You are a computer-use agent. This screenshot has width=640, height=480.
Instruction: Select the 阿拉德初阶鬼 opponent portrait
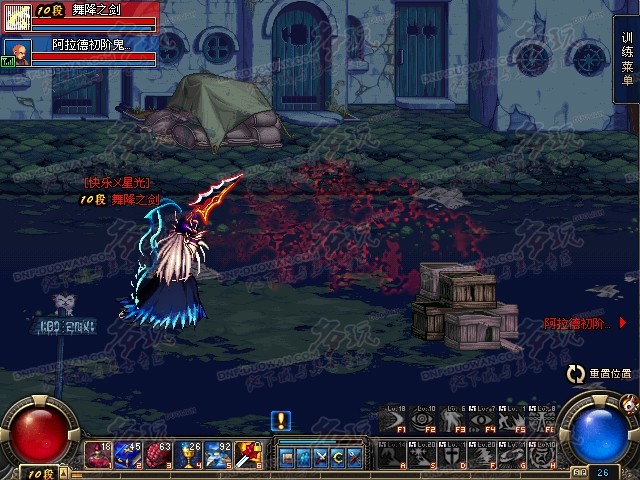click(15, 50)
